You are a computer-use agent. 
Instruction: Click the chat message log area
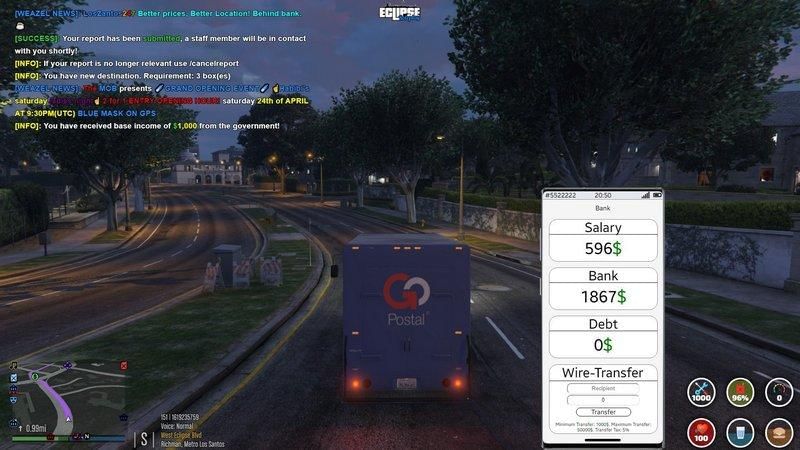point(150,70)
